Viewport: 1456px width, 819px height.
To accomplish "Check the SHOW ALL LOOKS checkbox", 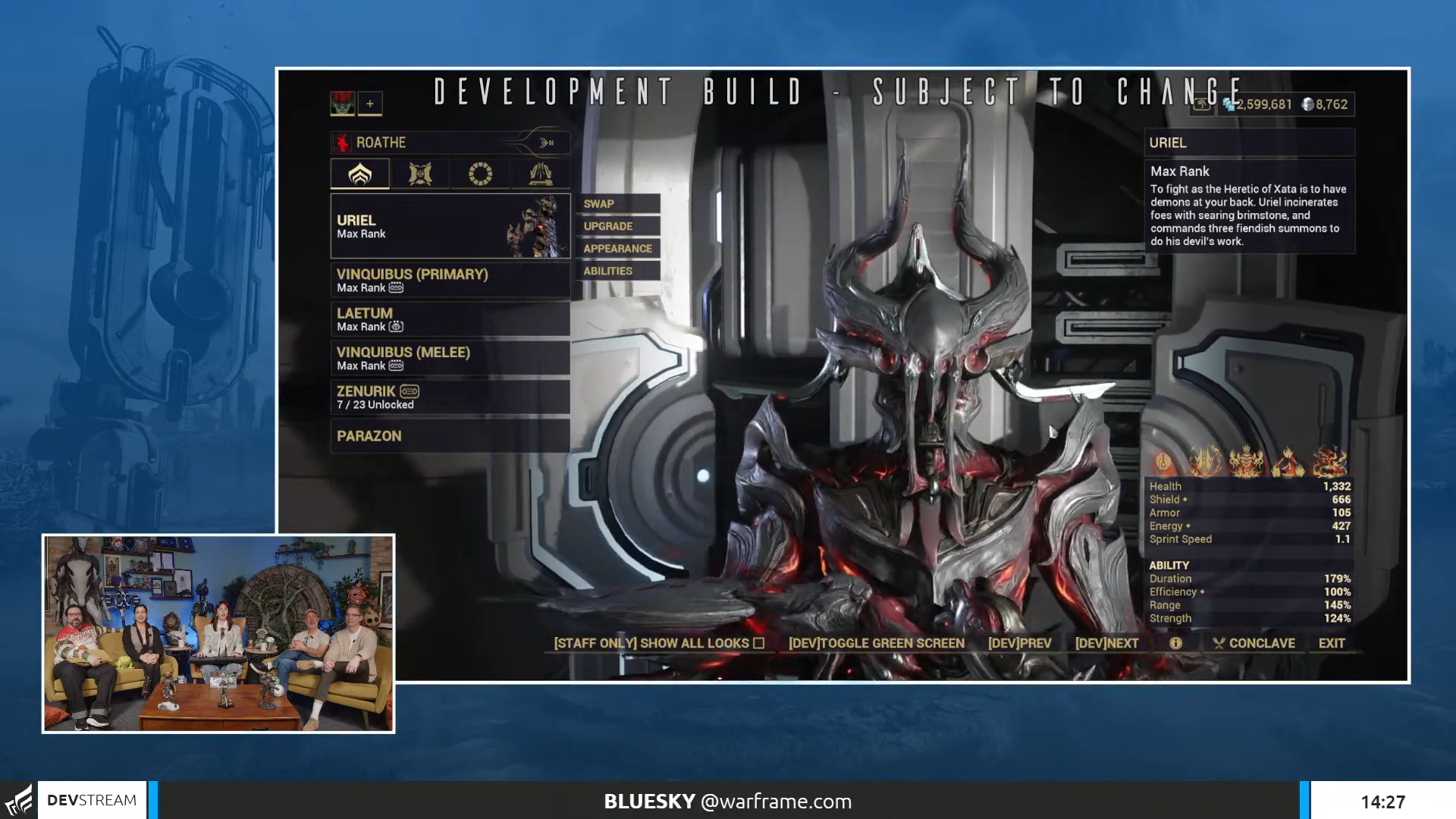I will (x=759, y=642).
